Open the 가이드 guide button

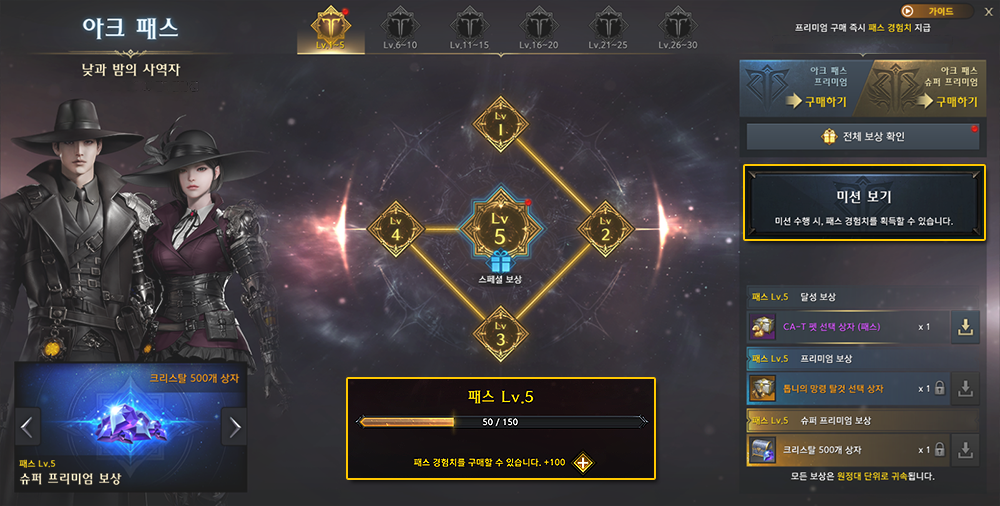click(937, 11)
